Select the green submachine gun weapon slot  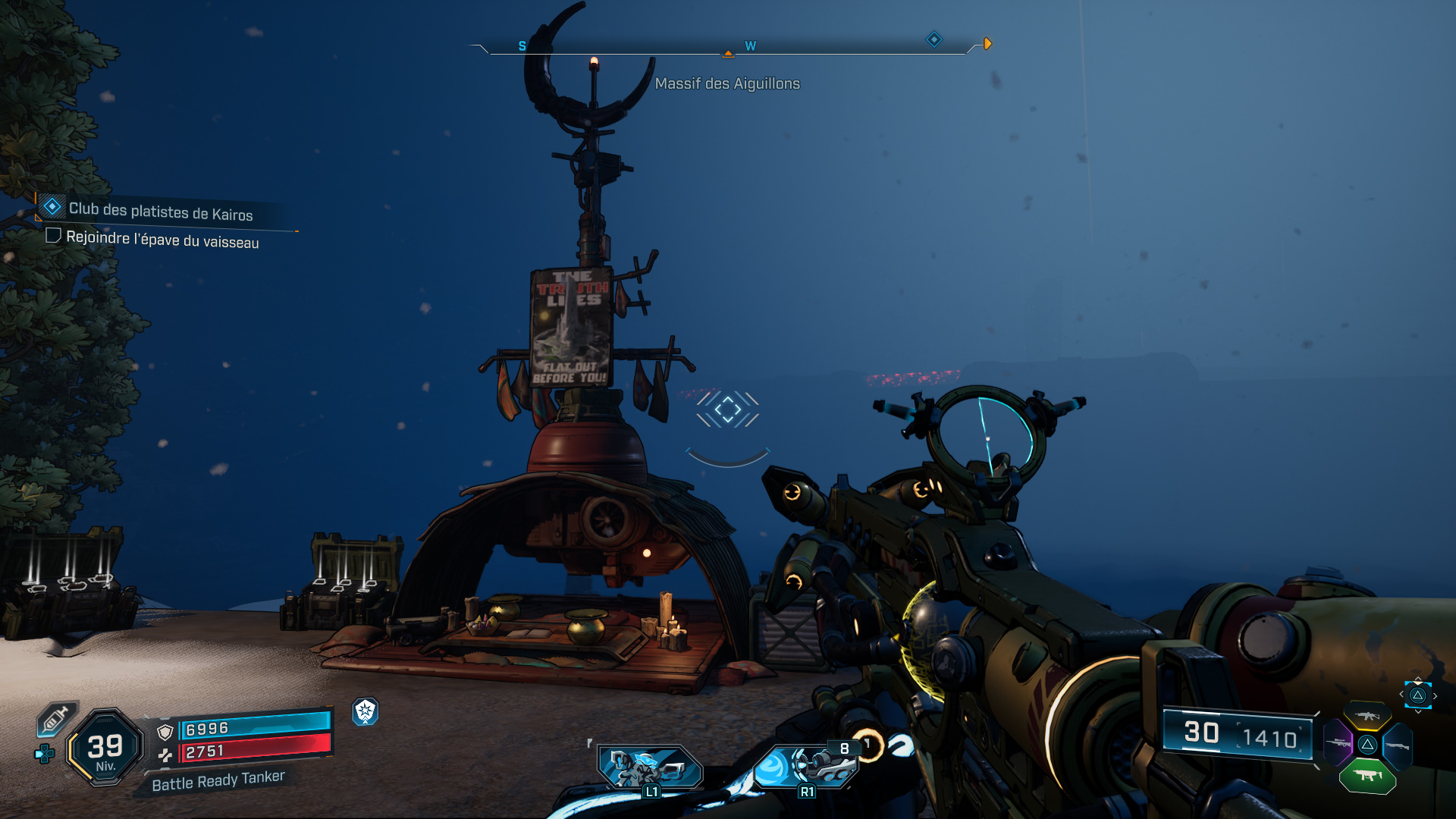click(1367, 776)
